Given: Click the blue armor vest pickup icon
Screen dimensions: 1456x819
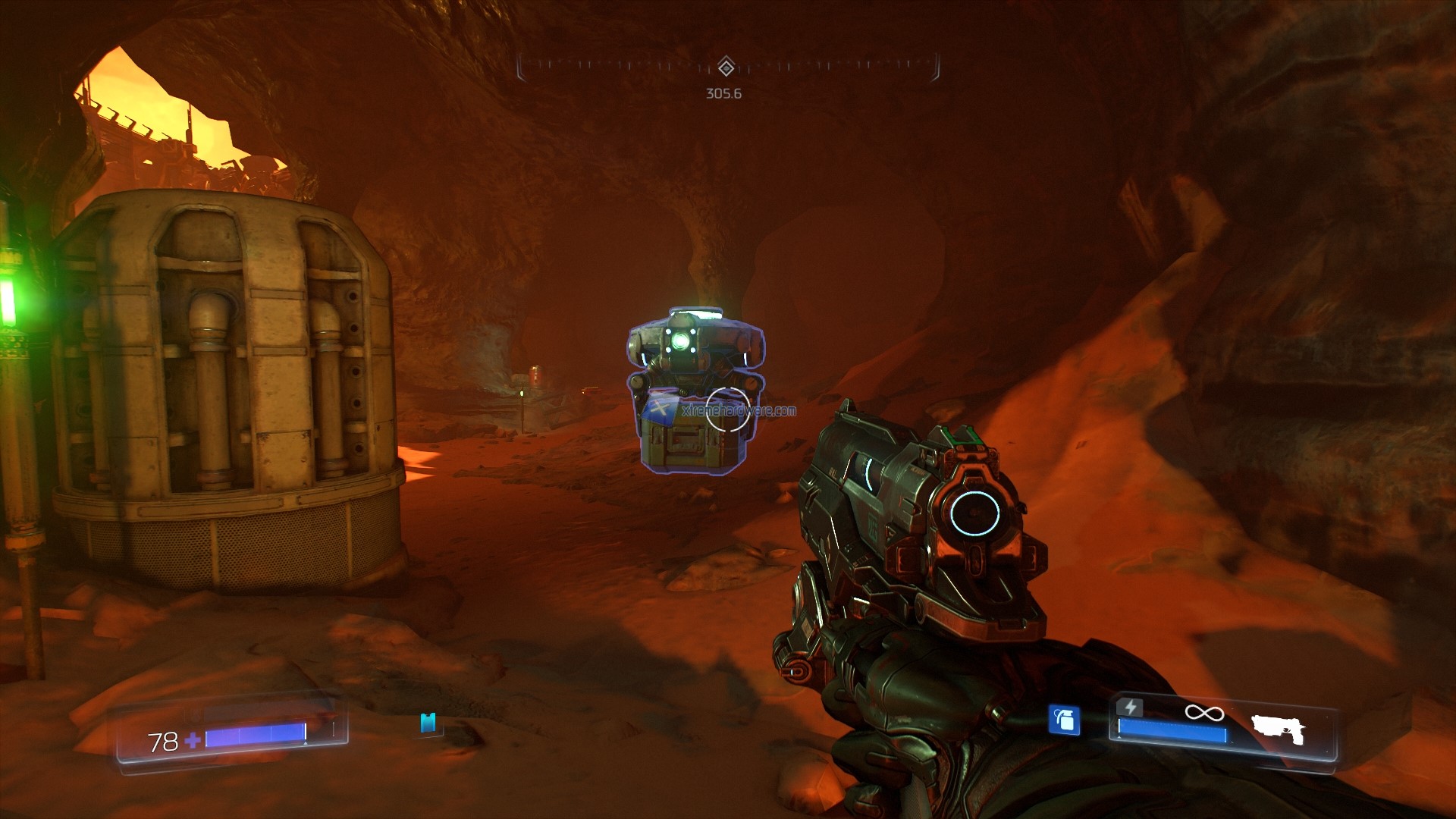Looking at the screenshot, I should point(428,723).
